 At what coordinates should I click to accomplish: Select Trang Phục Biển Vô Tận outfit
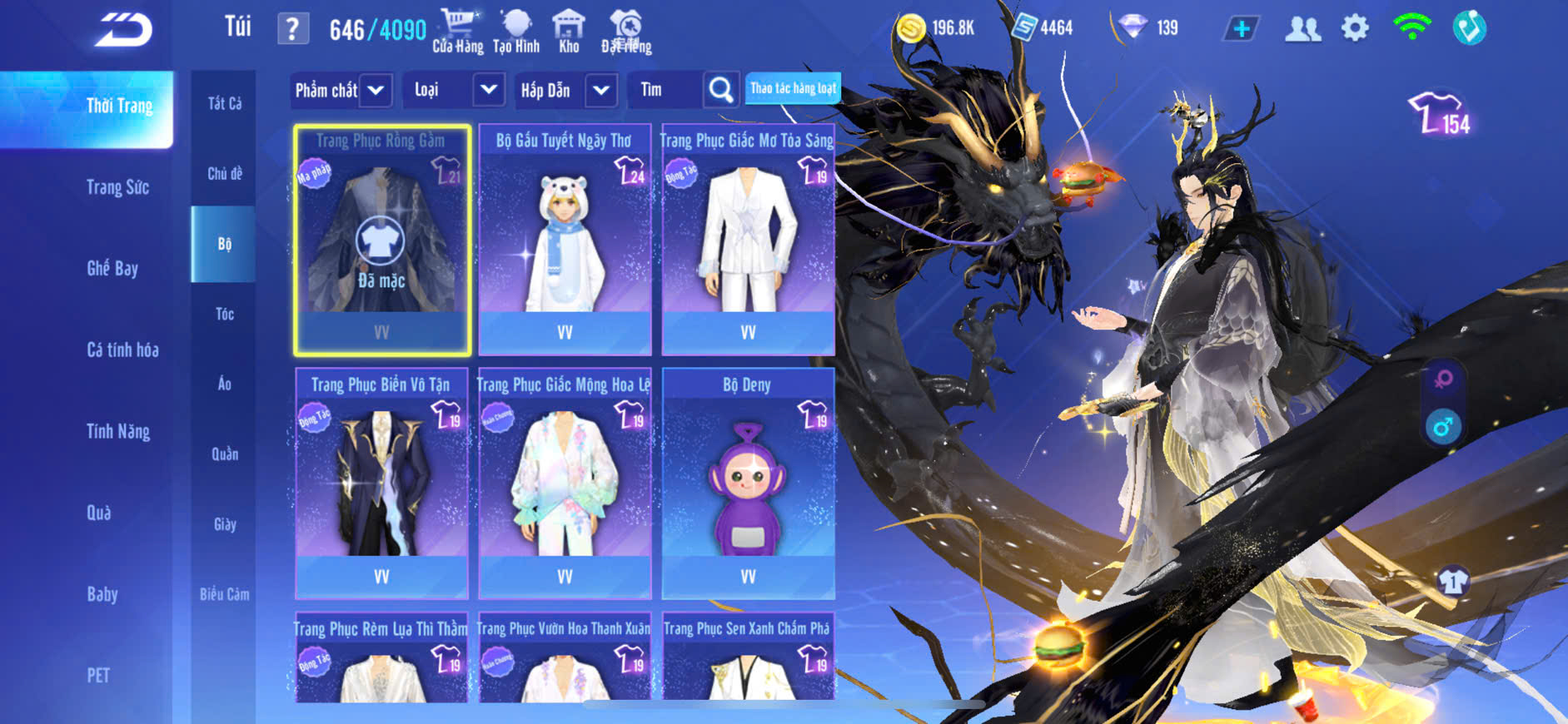pos(381,484)
